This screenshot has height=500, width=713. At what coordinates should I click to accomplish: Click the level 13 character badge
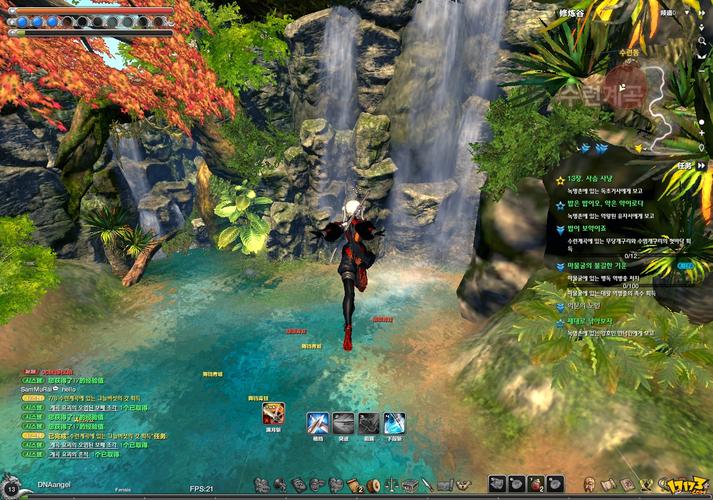tap(11, 486)
